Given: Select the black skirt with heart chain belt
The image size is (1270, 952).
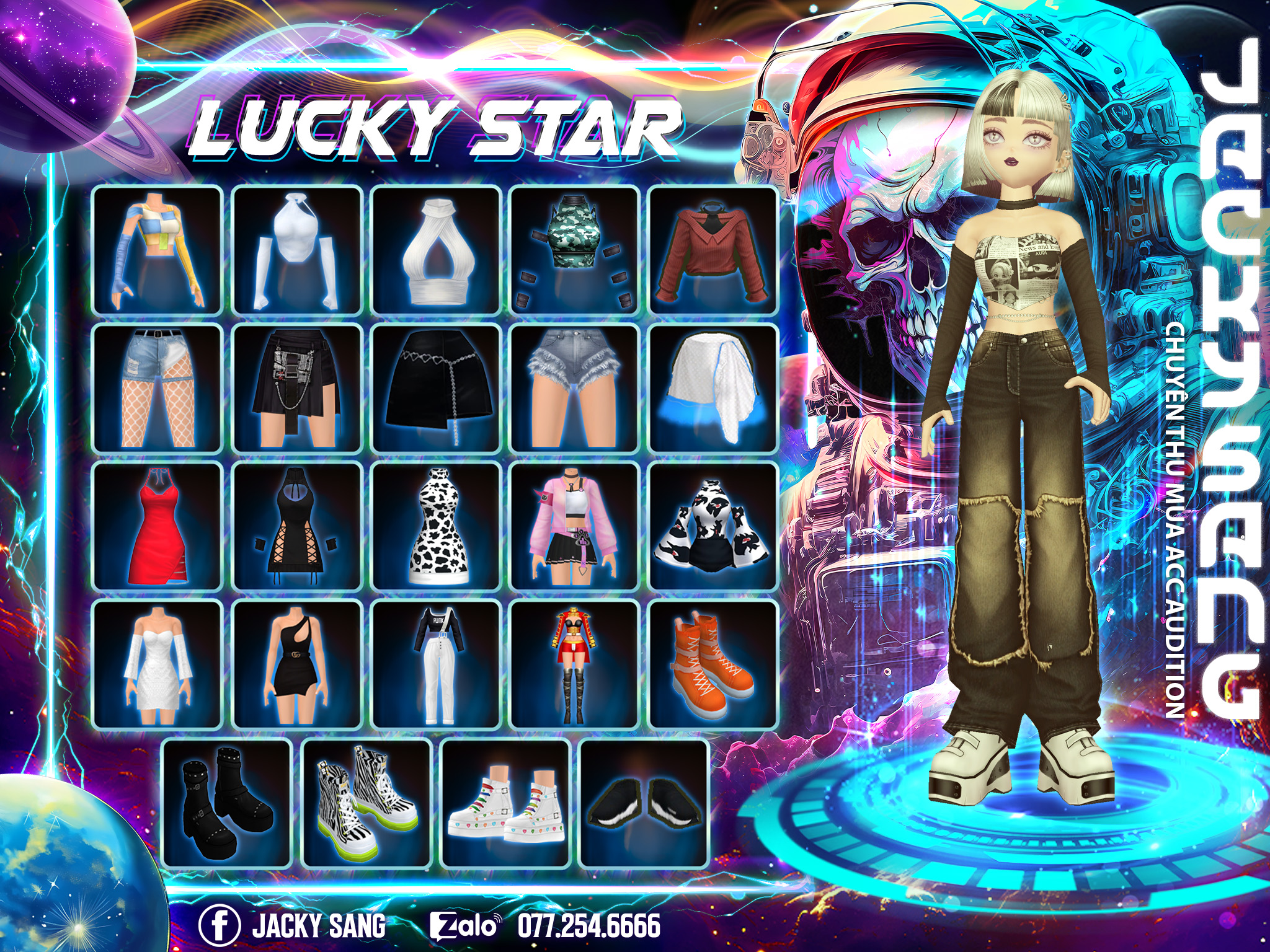Looking at the screenshot, I should coord(436,388).
